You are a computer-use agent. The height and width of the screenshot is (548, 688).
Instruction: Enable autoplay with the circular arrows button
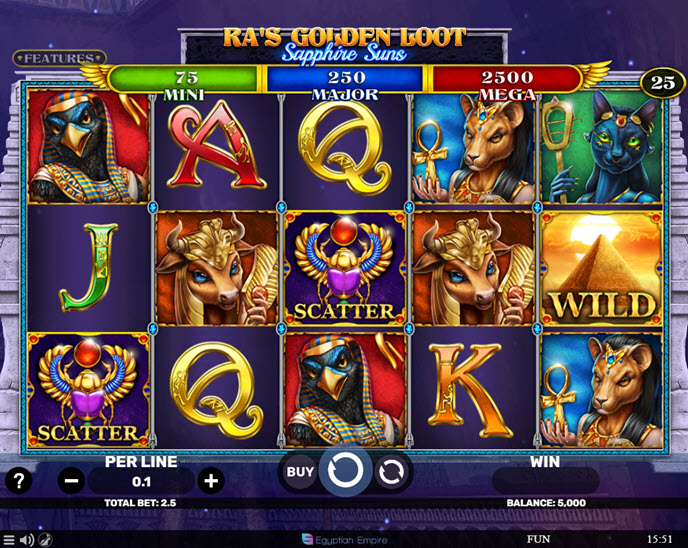point(393,472)
